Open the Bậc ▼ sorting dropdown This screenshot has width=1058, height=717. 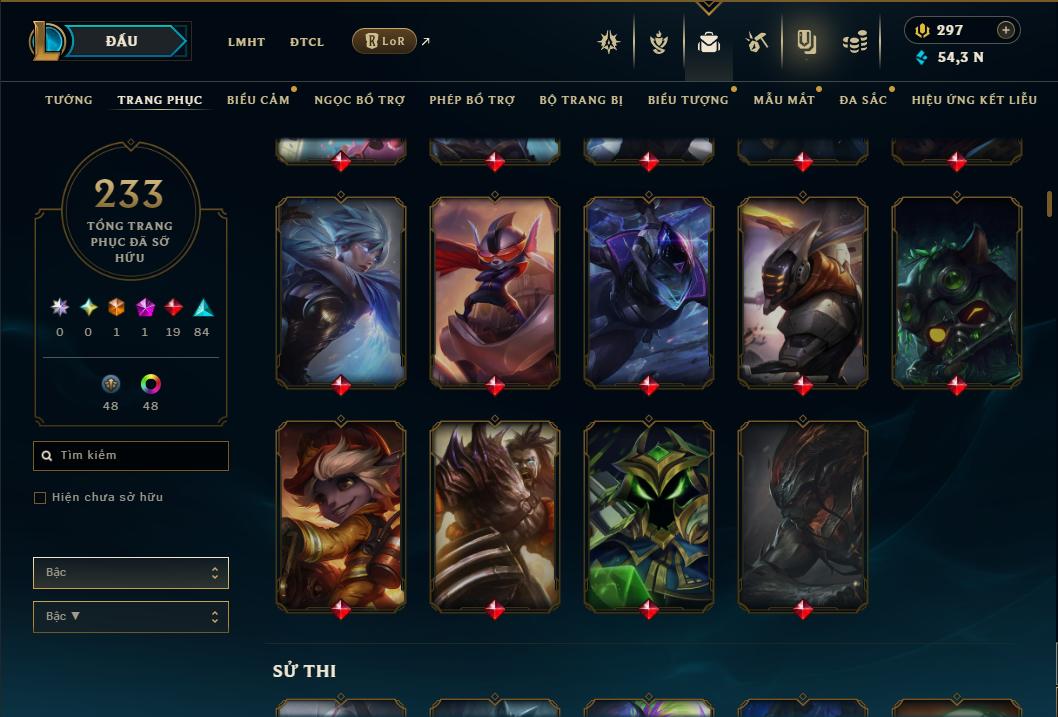(130, 617)
